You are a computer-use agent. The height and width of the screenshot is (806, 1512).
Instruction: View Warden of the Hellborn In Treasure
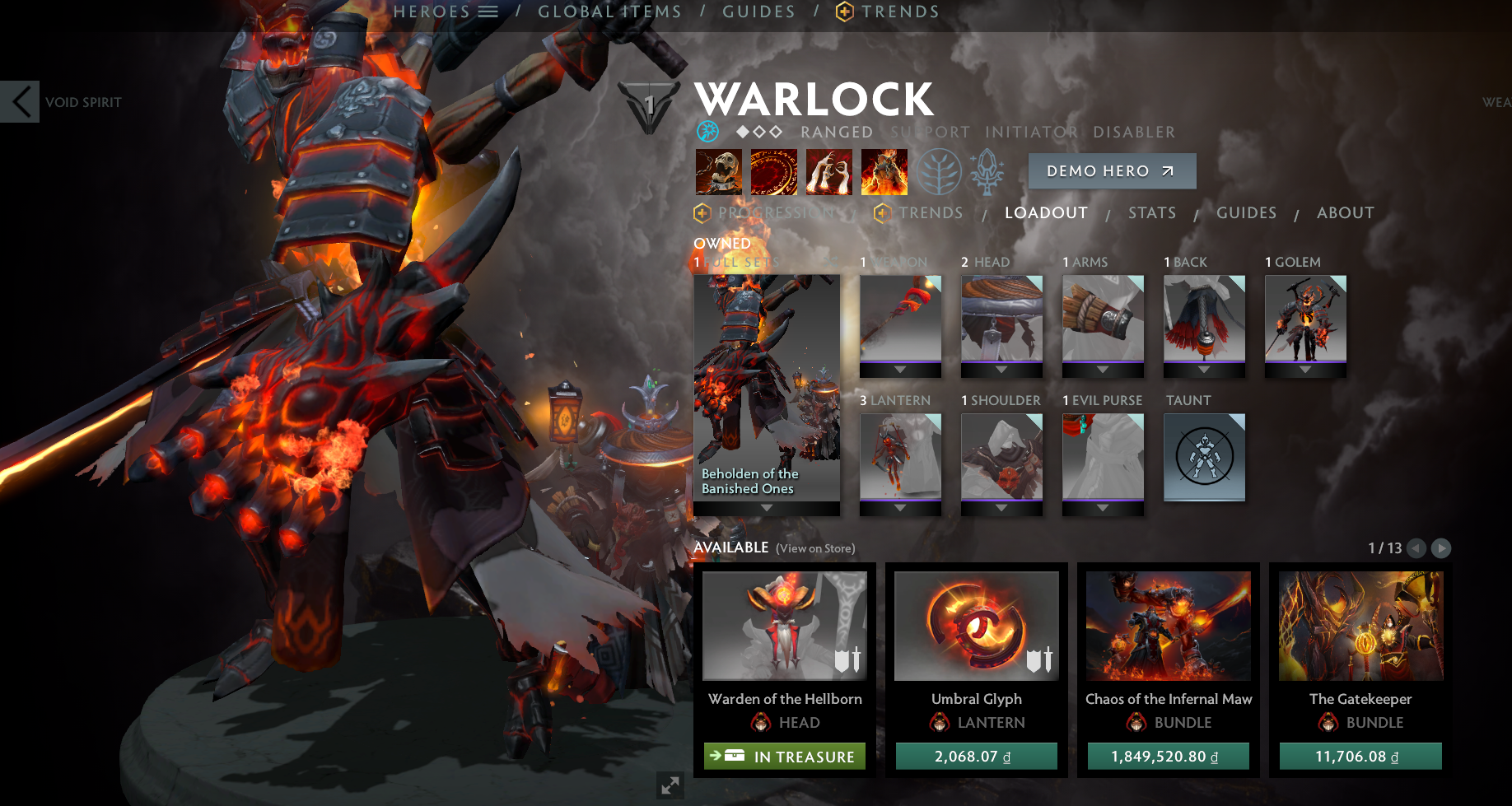coord(784,757)
